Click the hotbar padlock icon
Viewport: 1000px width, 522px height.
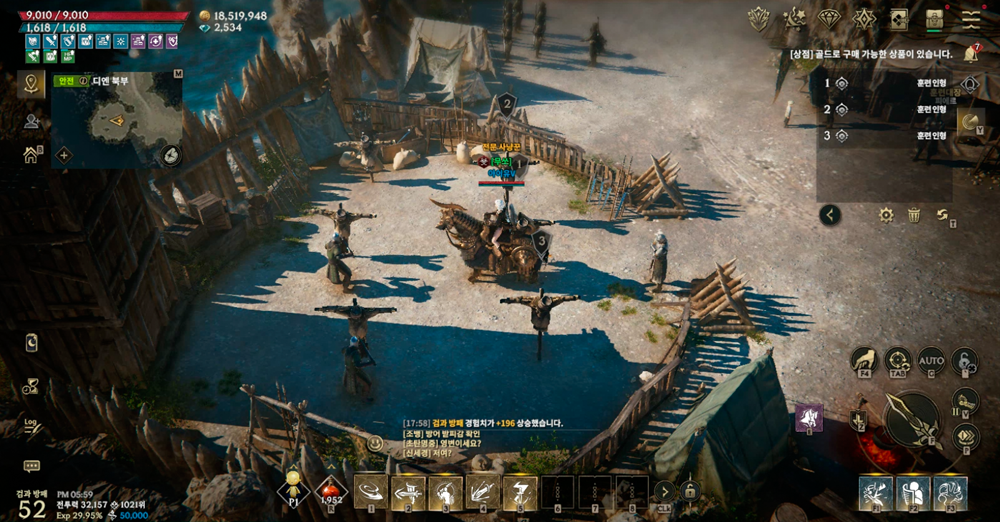[x=689, y=491]
